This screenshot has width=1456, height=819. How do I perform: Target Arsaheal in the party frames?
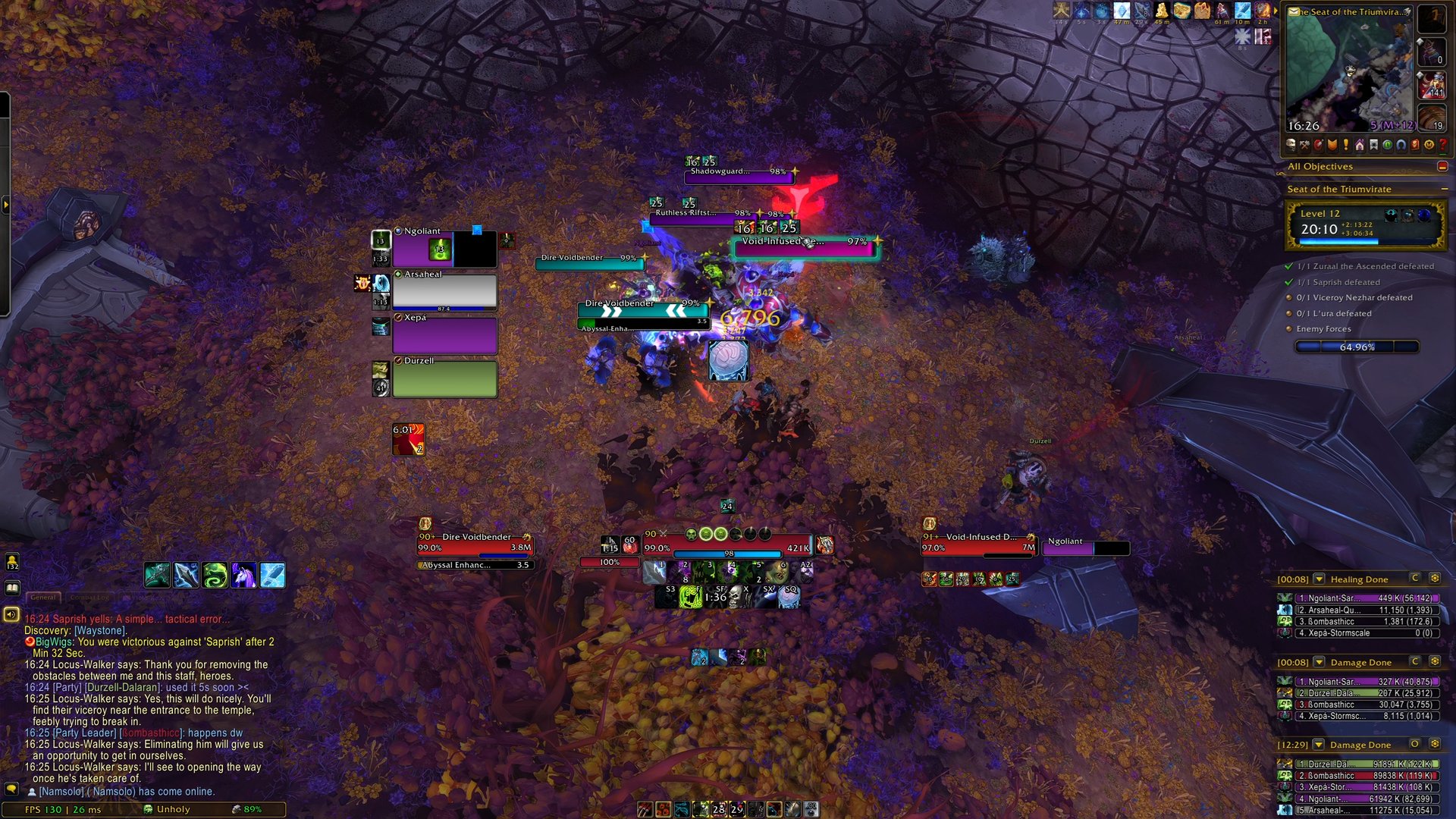click(x=444, y=292)
